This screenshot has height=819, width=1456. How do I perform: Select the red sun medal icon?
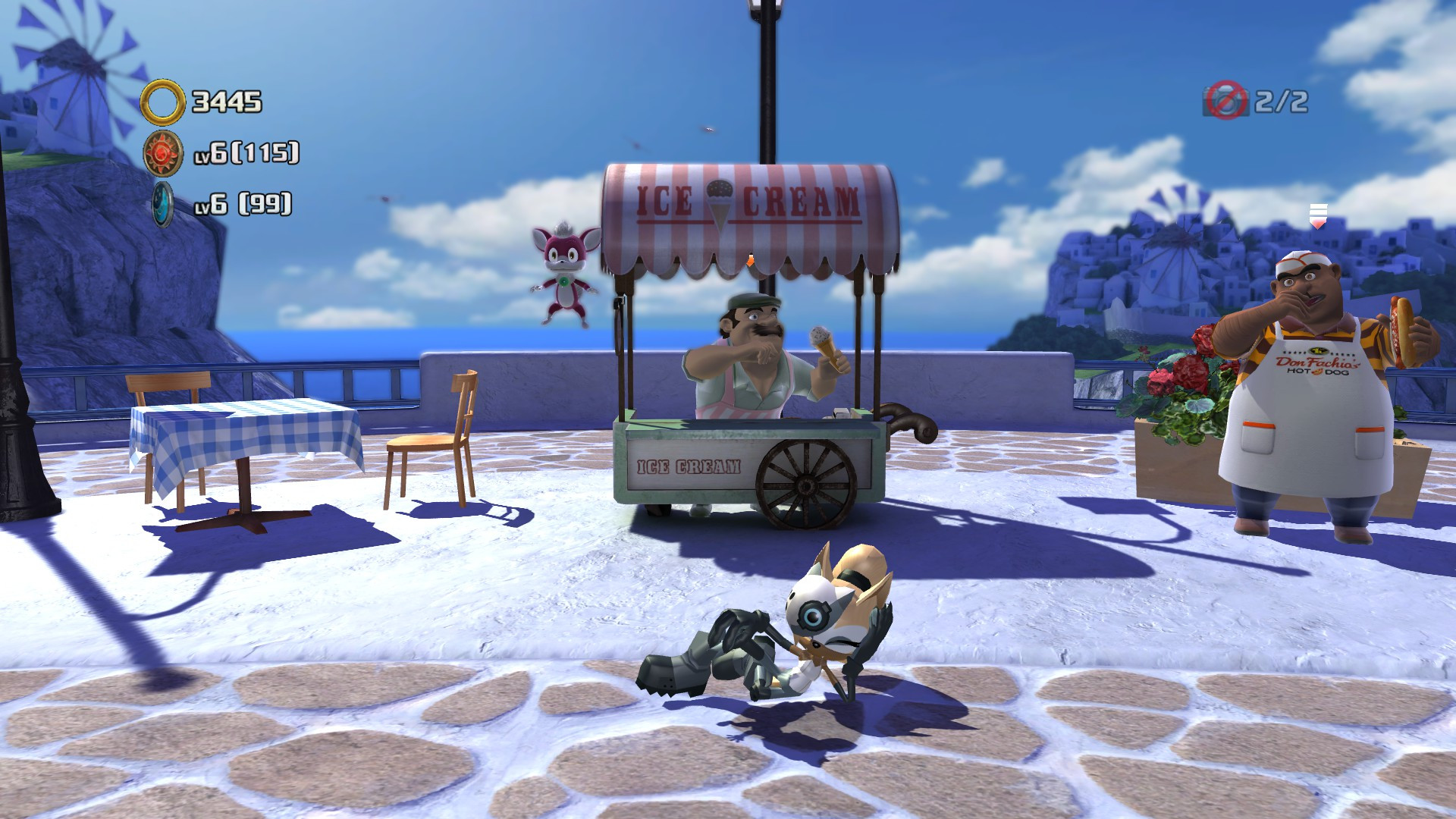[162, 152]
